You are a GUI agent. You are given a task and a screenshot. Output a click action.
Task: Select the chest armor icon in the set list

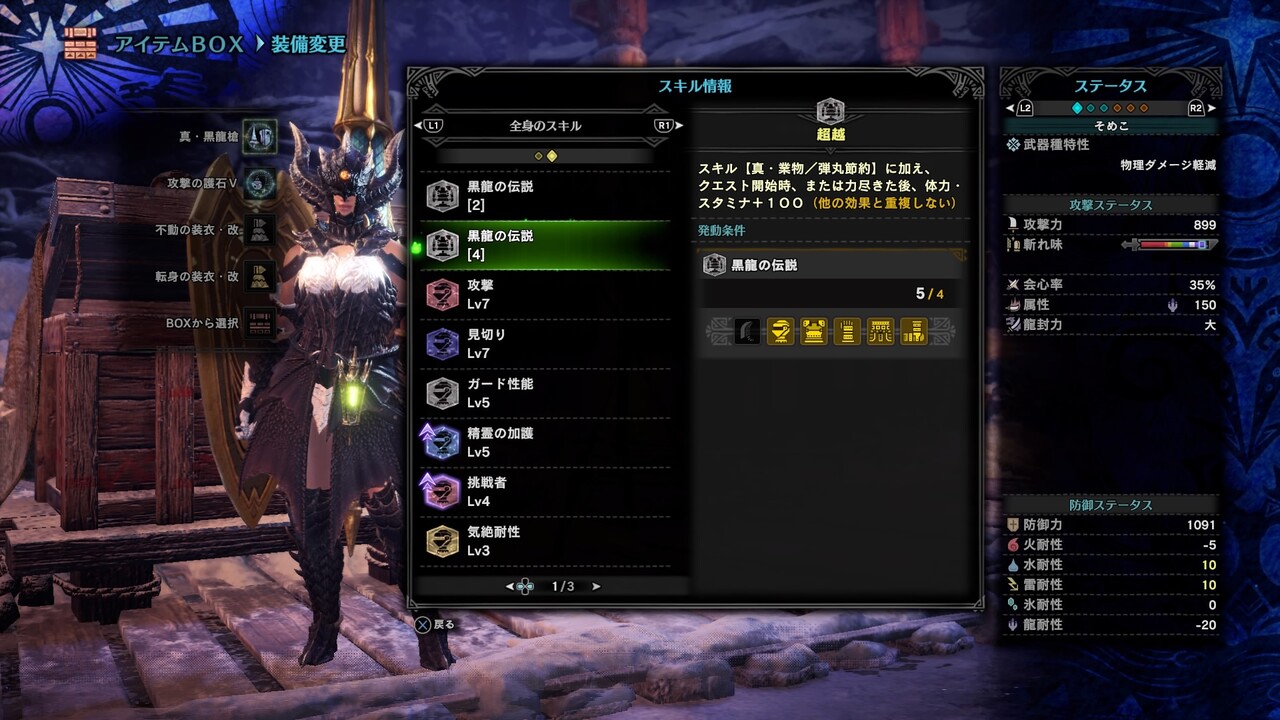(813, 331)
